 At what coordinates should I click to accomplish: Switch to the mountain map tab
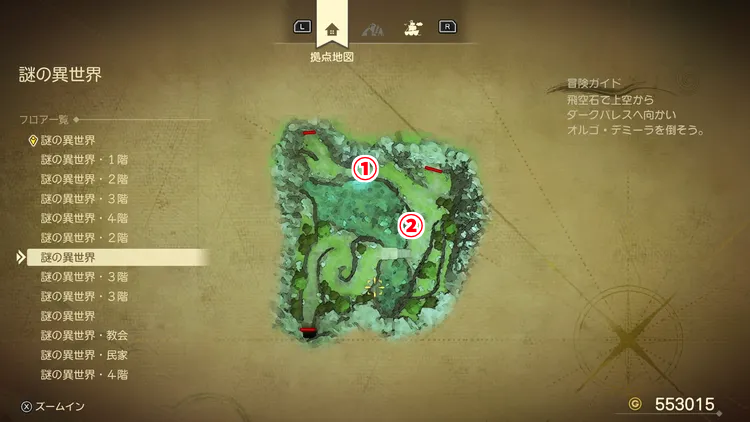point(372,29)
